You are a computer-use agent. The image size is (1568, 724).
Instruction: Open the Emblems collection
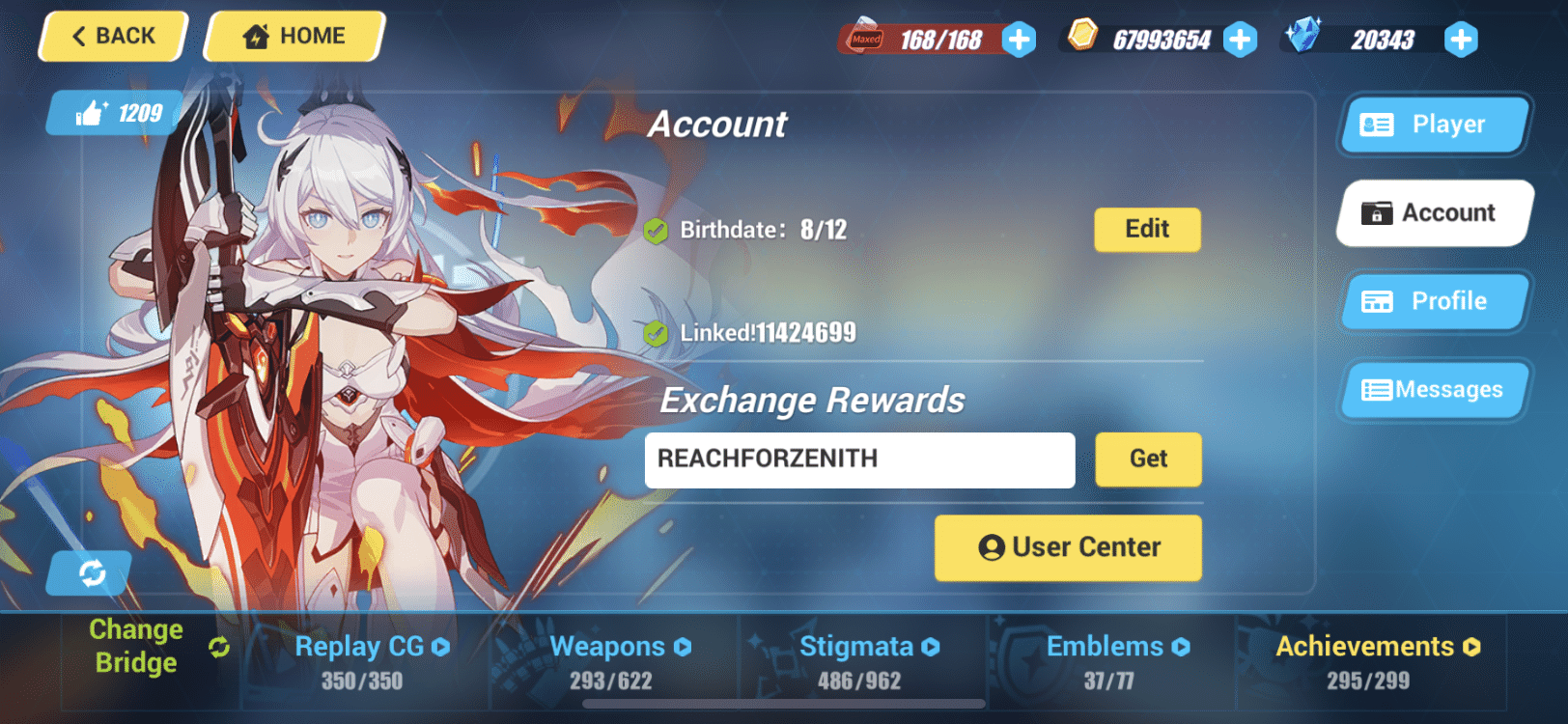(1106, 647)
